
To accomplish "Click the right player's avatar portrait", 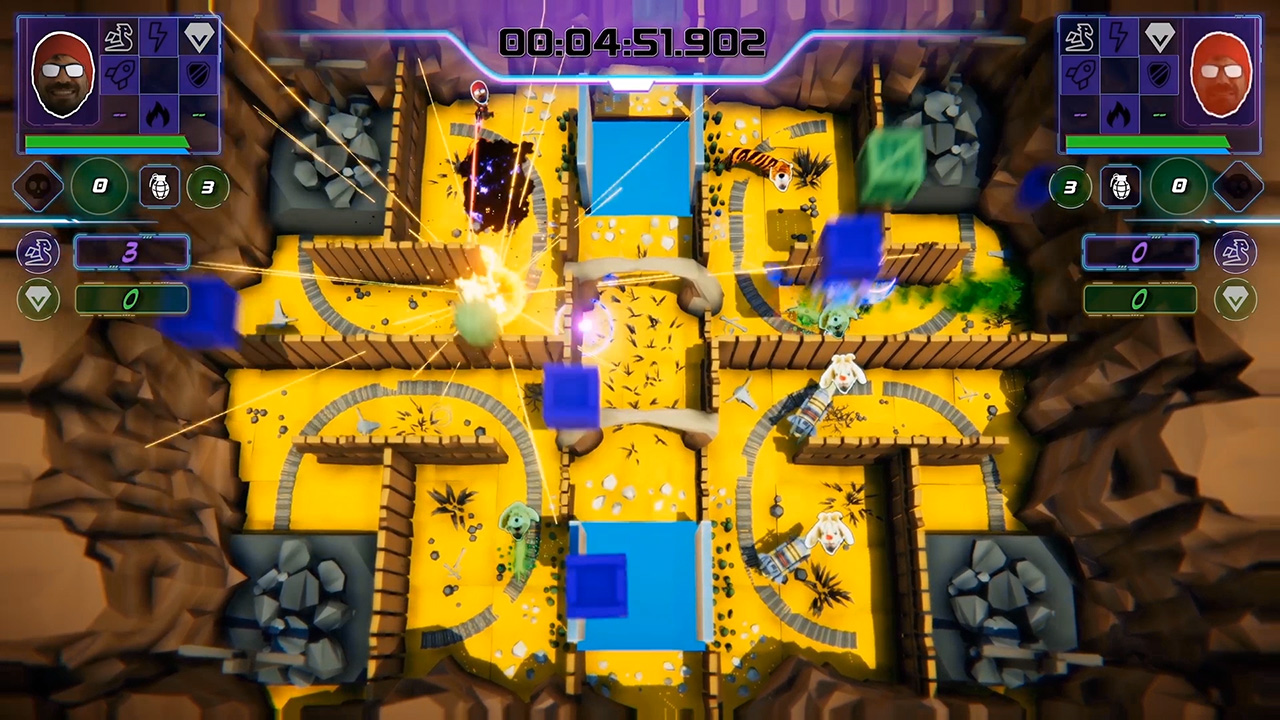I will [x=1220, y=72].
